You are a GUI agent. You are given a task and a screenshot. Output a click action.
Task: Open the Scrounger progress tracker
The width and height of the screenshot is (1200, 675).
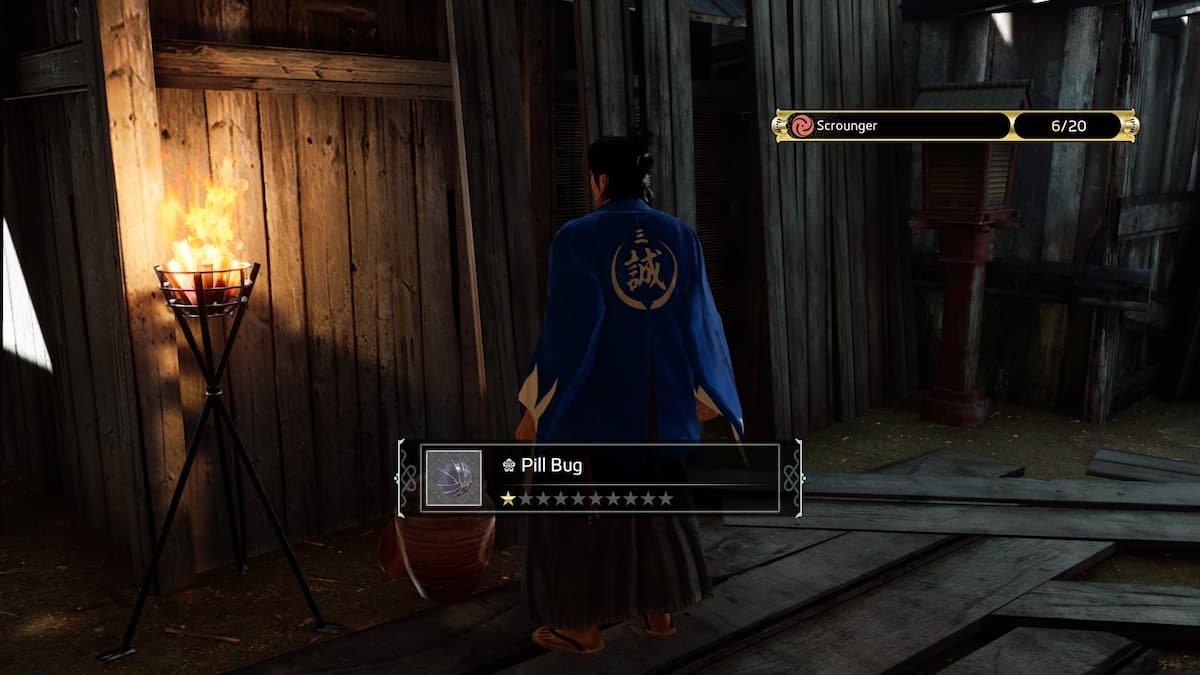955,126
